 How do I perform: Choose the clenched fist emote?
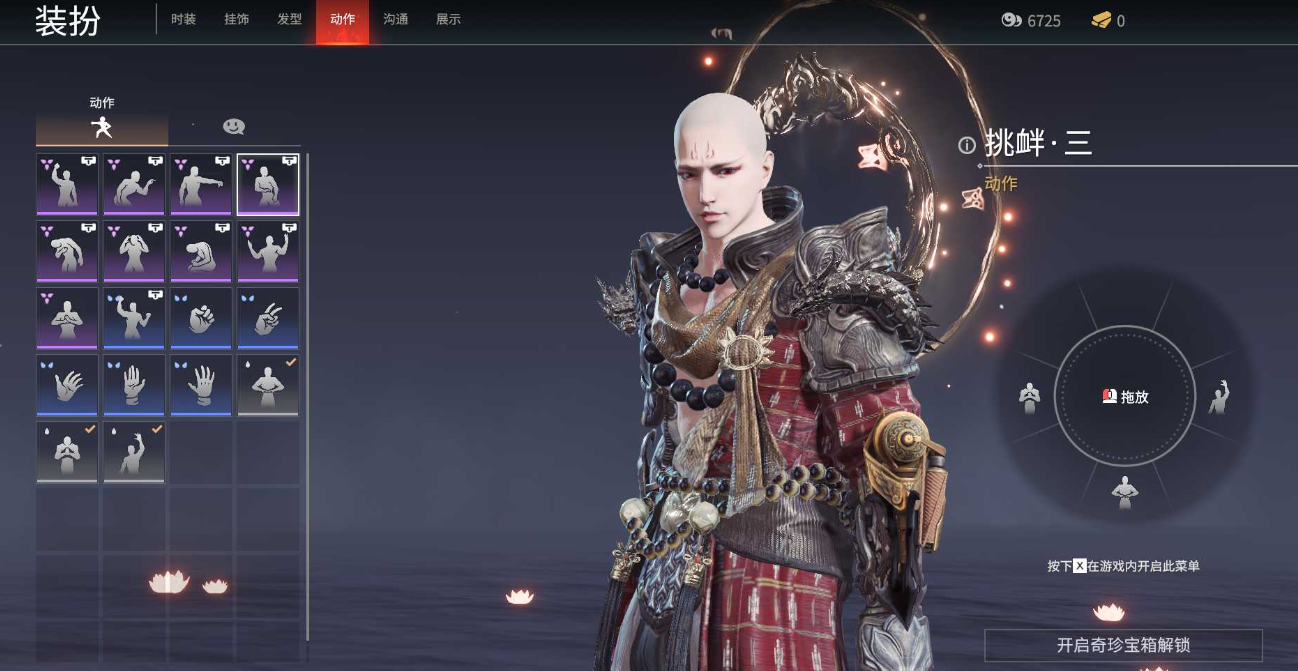coord(201,318)
